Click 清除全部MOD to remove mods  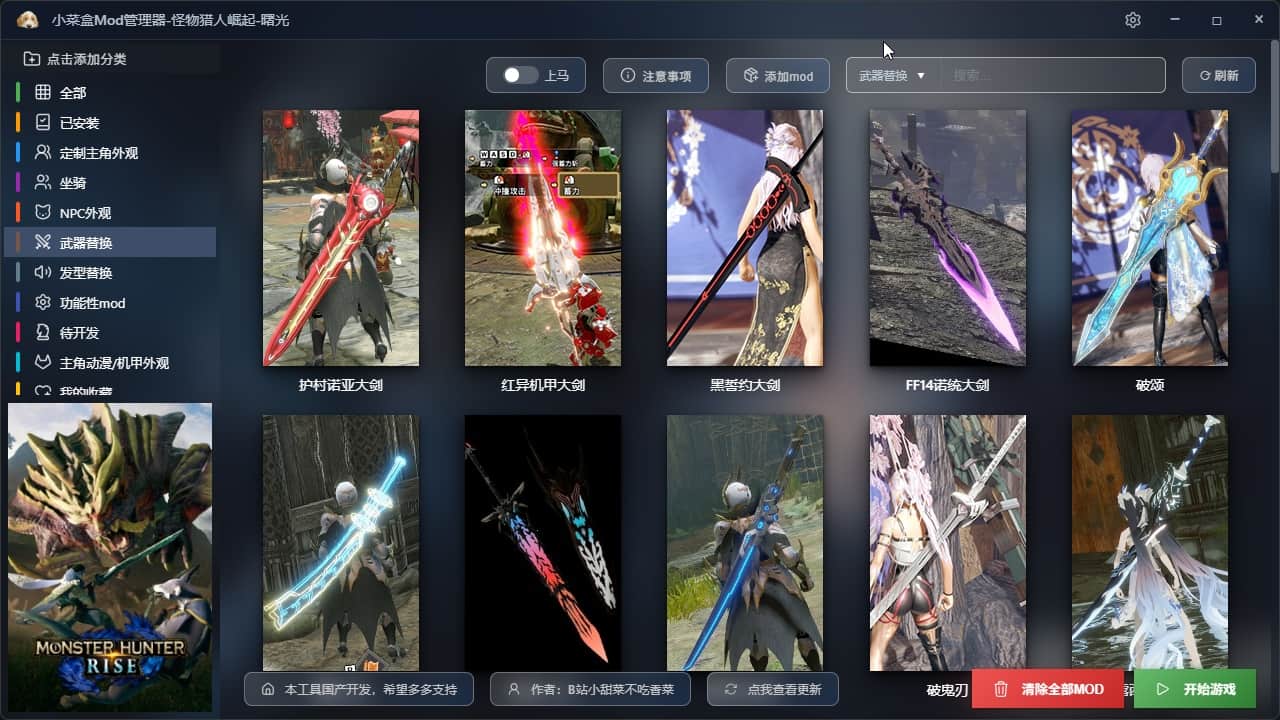click(1048, 689)
